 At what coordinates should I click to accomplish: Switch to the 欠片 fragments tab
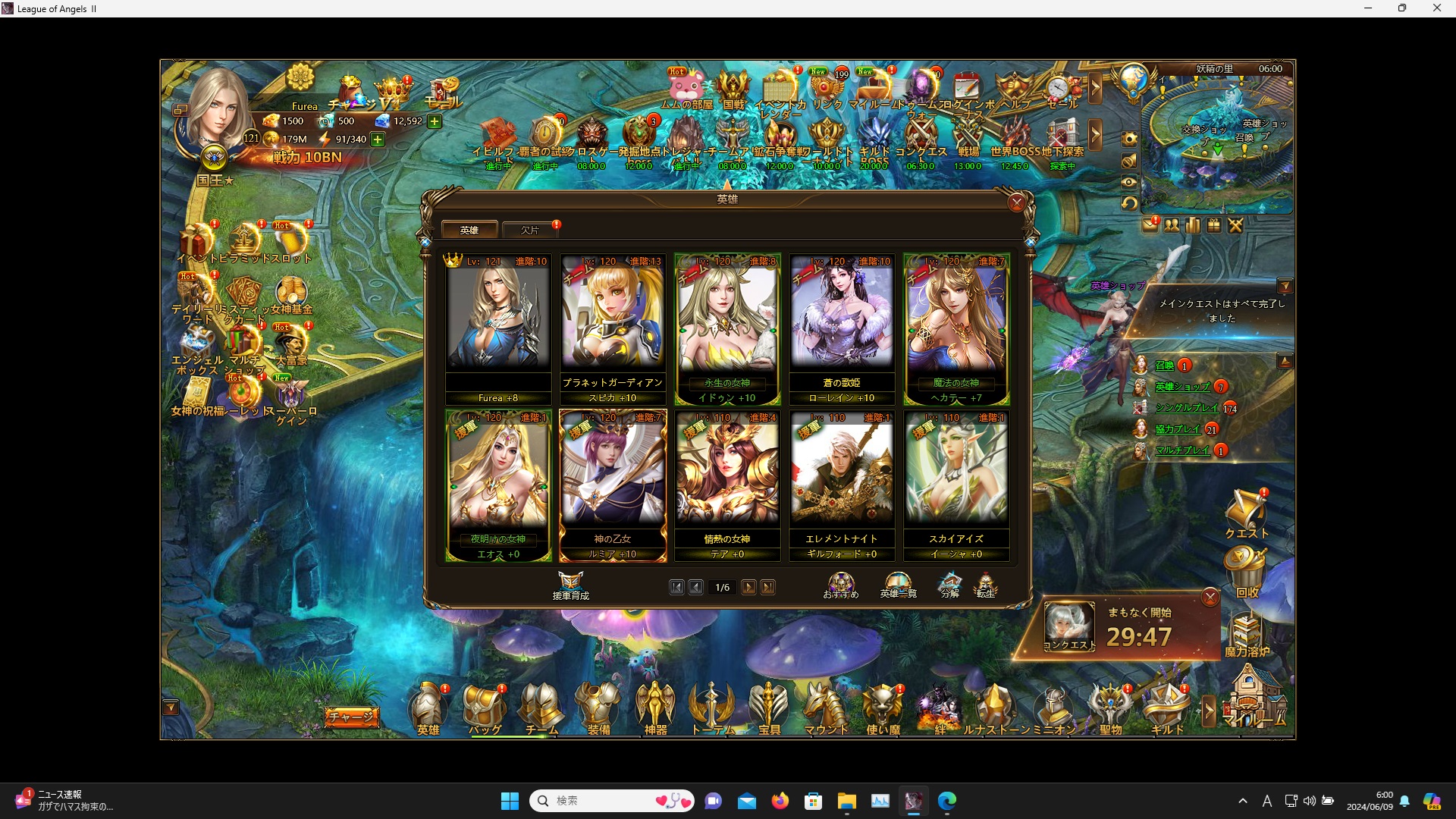point(529,229)
